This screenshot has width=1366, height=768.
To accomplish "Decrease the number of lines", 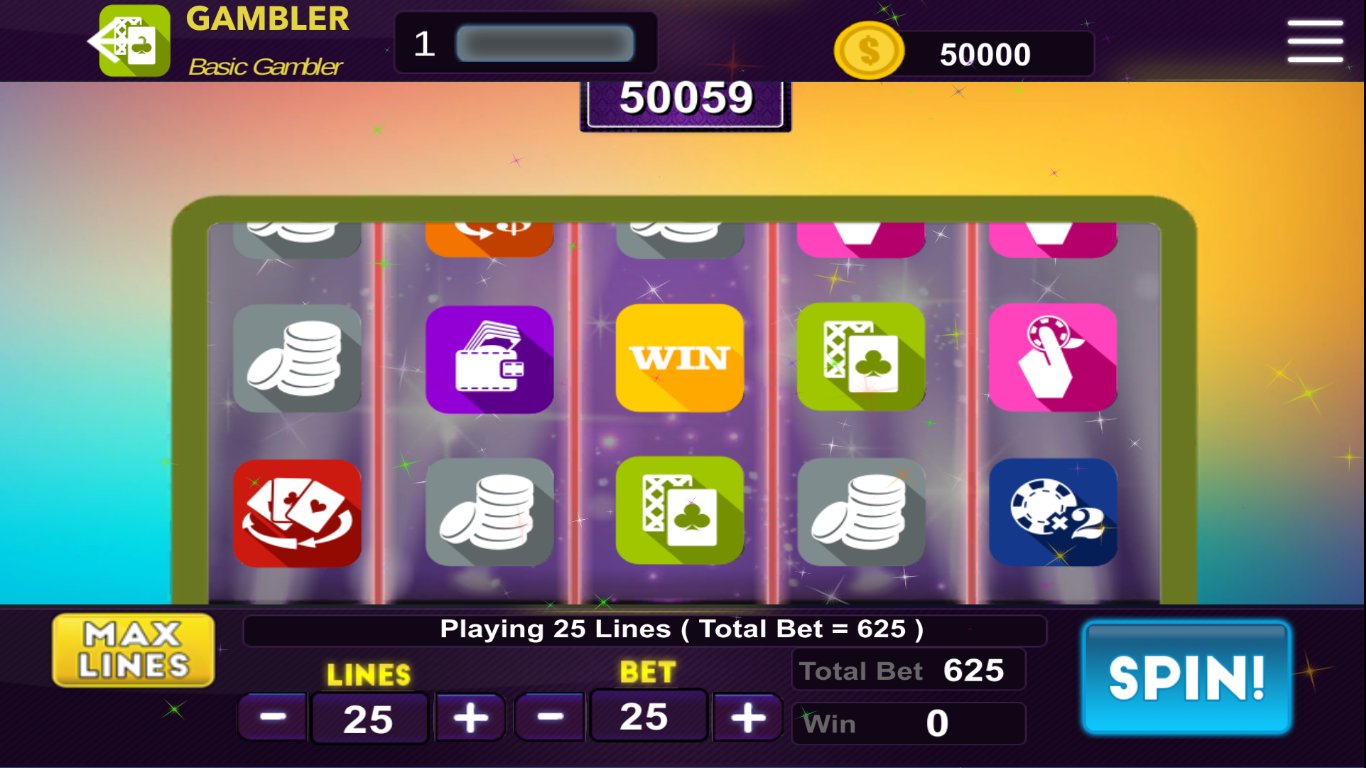I will [x=272, y=717].
